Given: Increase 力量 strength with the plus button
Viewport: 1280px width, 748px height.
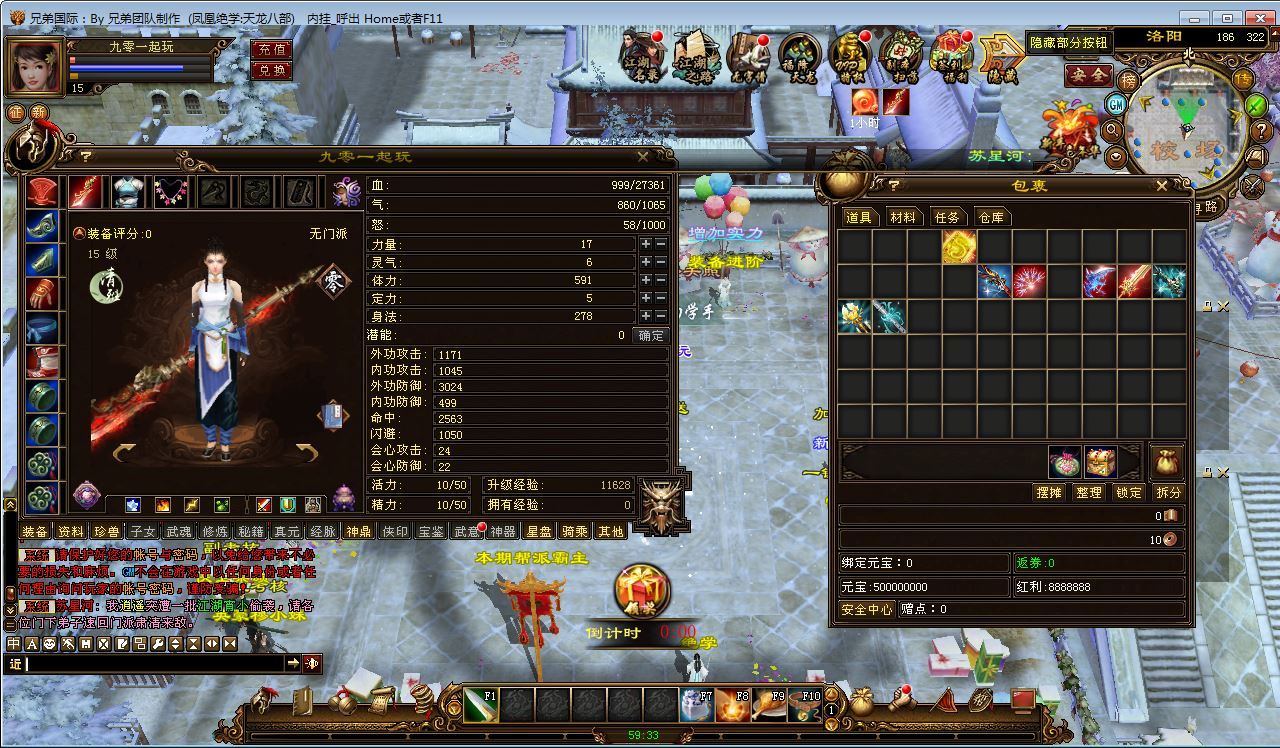Looking at the screenshot, I should [646, 244].
